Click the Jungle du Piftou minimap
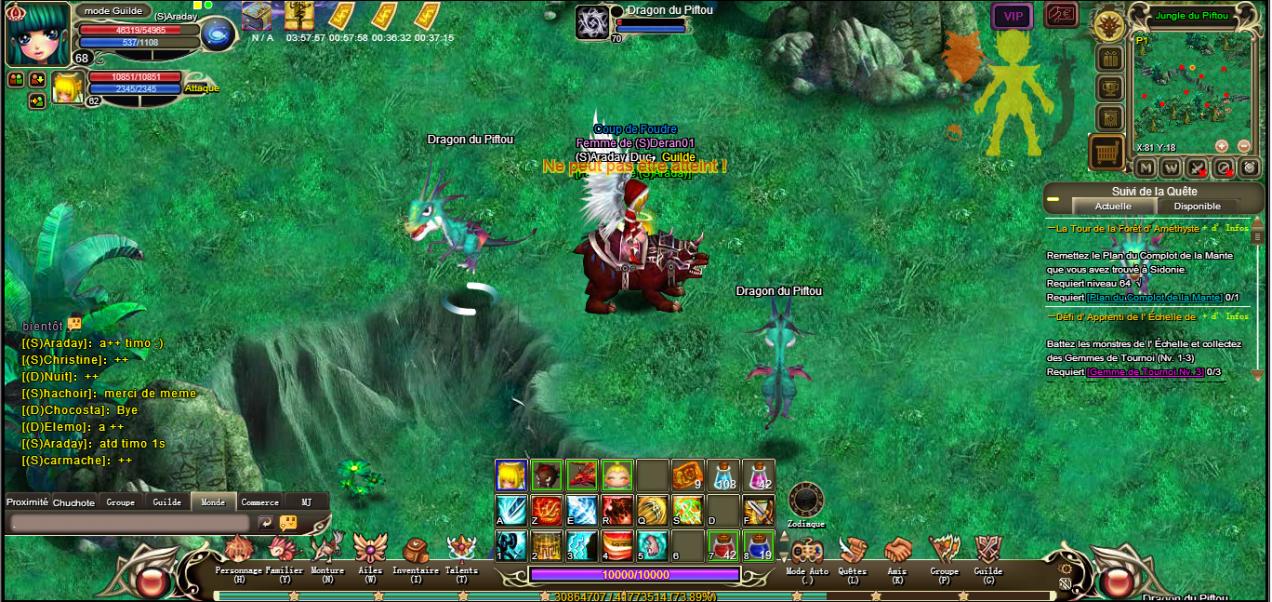This screenshot has height=602, width=1272. click(x=1191, y=90)
